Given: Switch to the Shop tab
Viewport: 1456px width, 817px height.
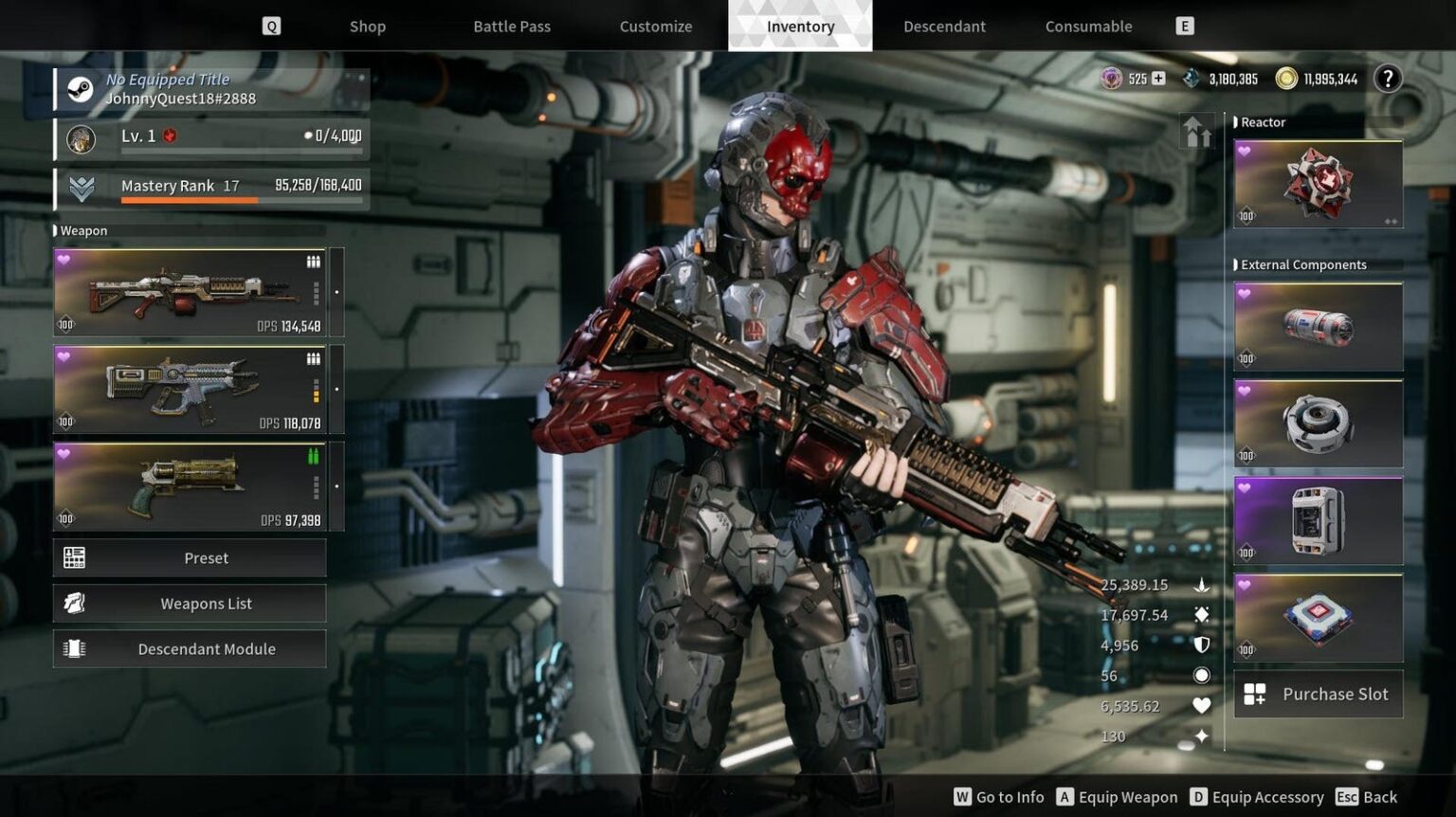Looking at the screenshot, I should point(367,27).
